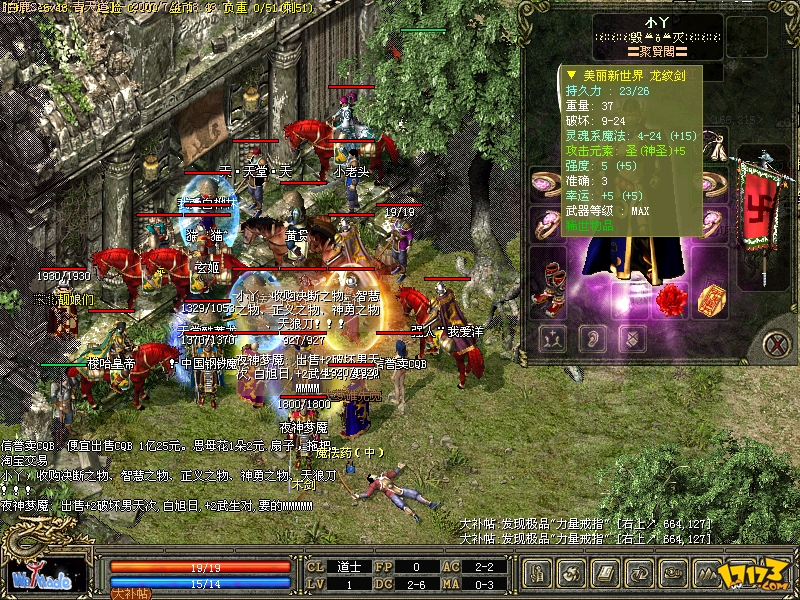
Task: Select the red flower item slot
Action: click(671, 297)
